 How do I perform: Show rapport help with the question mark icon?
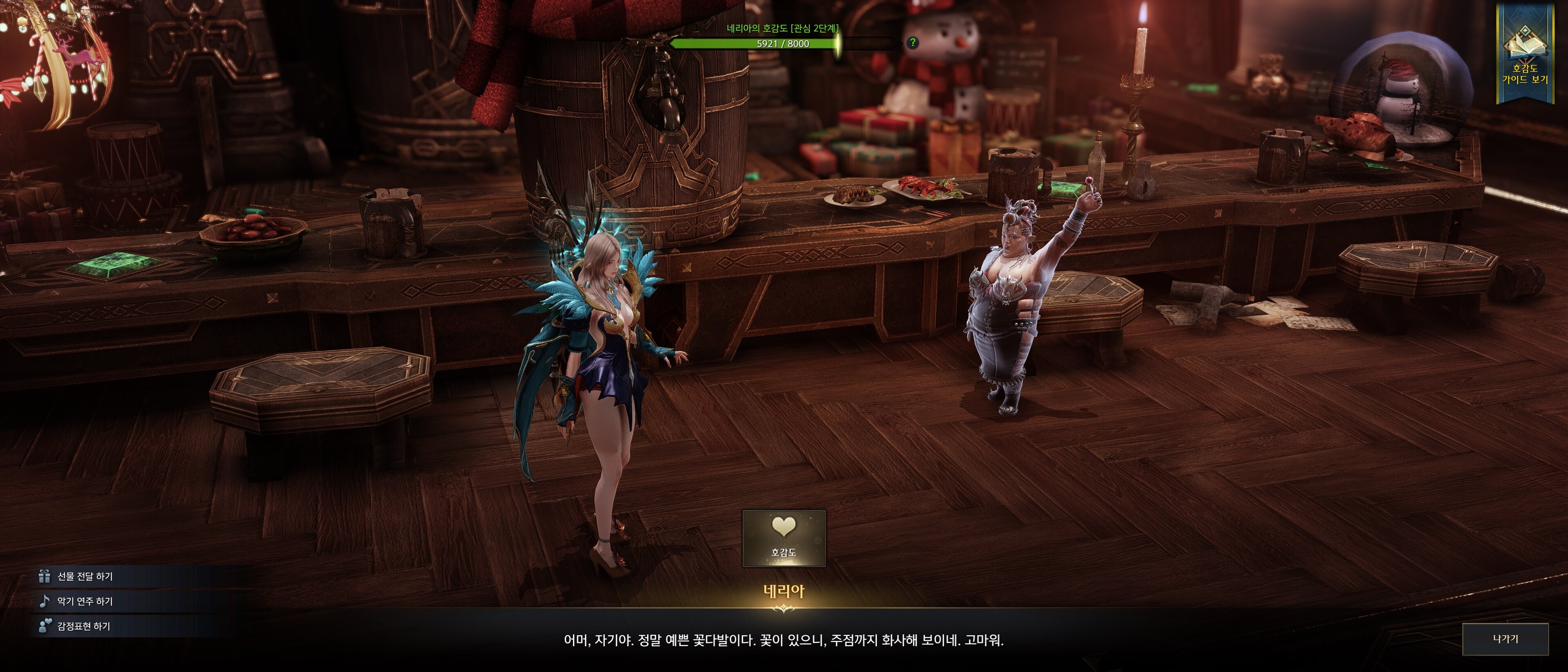912,43
